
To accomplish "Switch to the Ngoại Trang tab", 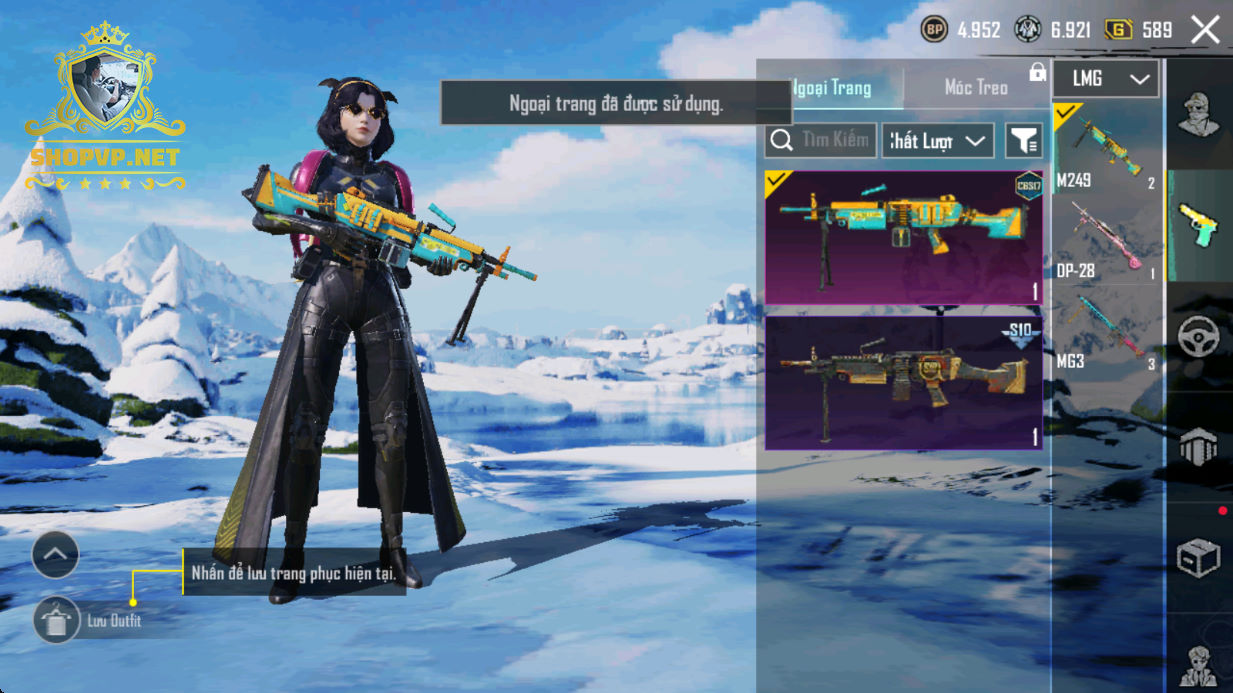I will (831, 88).
